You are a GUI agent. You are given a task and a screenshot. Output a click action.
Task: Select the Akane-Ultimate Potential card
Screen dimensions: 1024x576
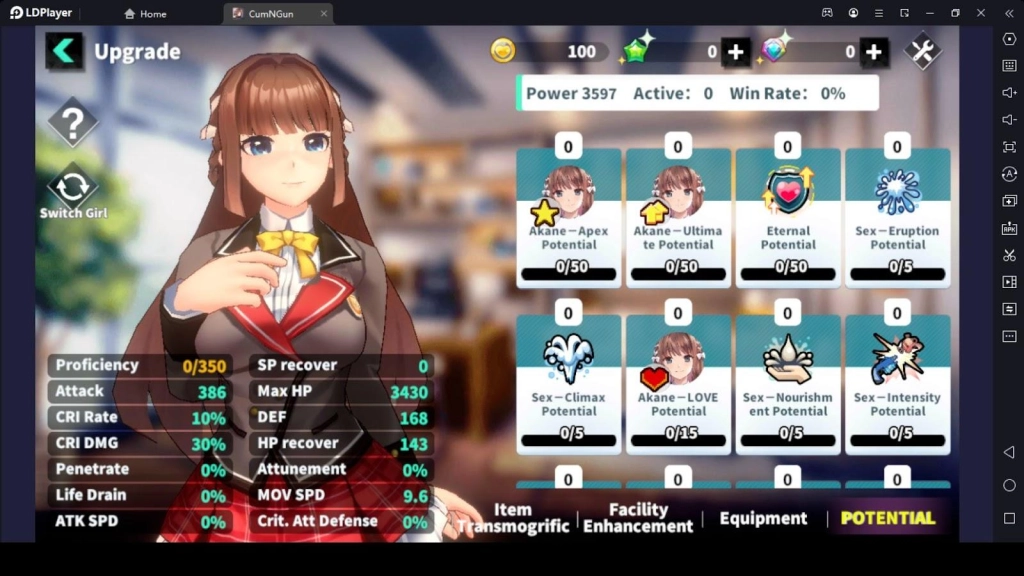pos(678,218)
